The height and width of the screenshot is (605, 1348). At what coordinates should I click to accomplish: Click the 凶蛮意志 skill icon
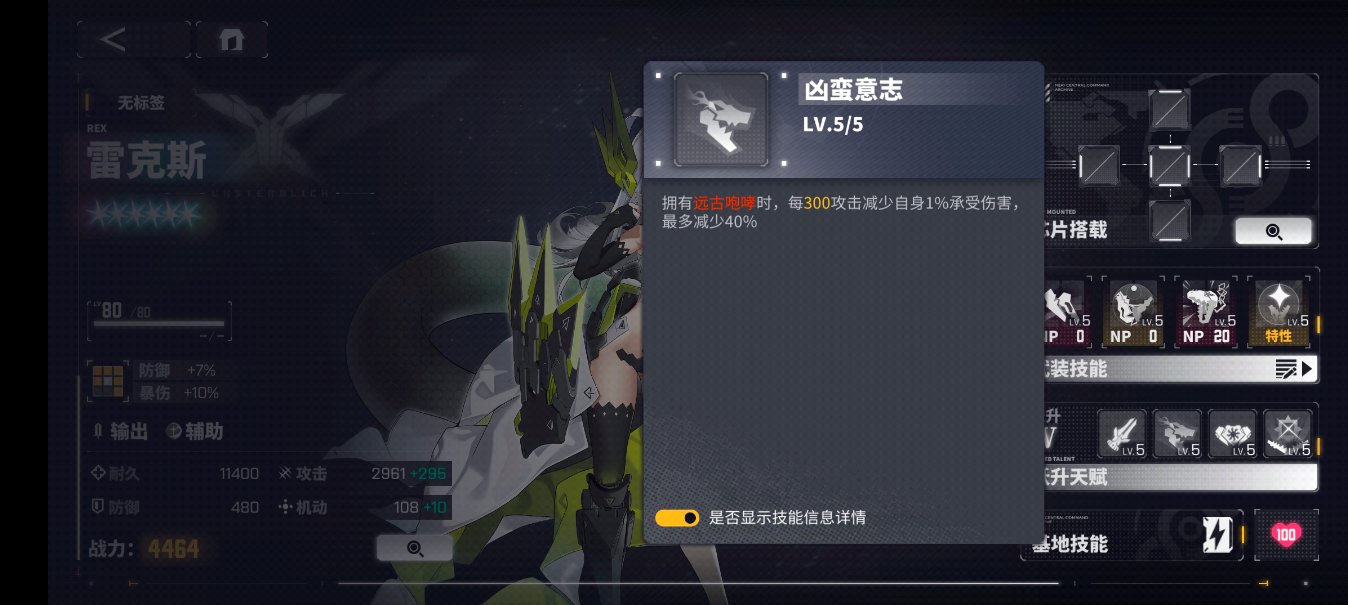pyautogui.click(x=721, y=120)
